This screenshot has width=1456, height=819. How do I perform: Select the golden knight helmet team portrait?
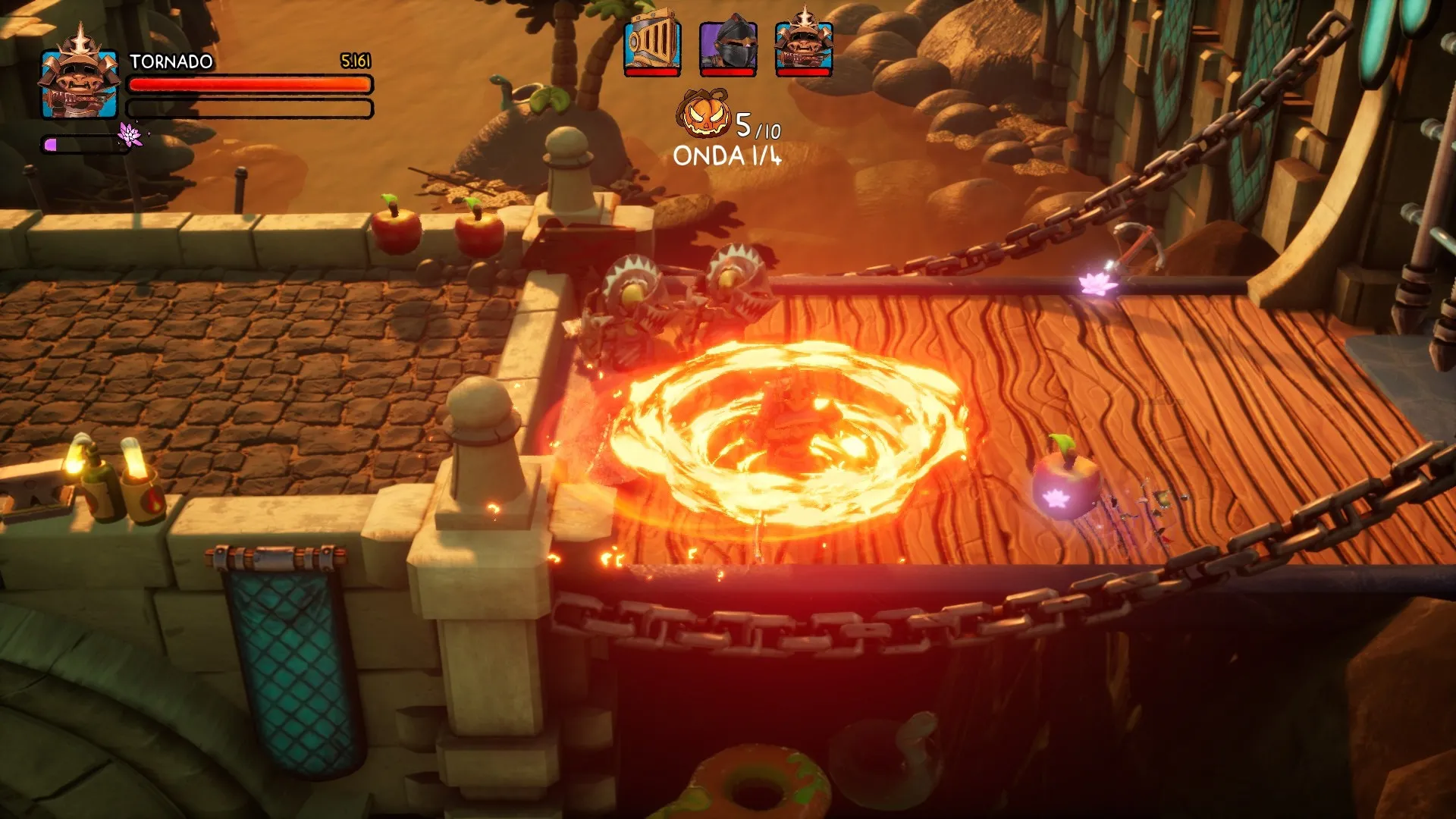point(651,47)
